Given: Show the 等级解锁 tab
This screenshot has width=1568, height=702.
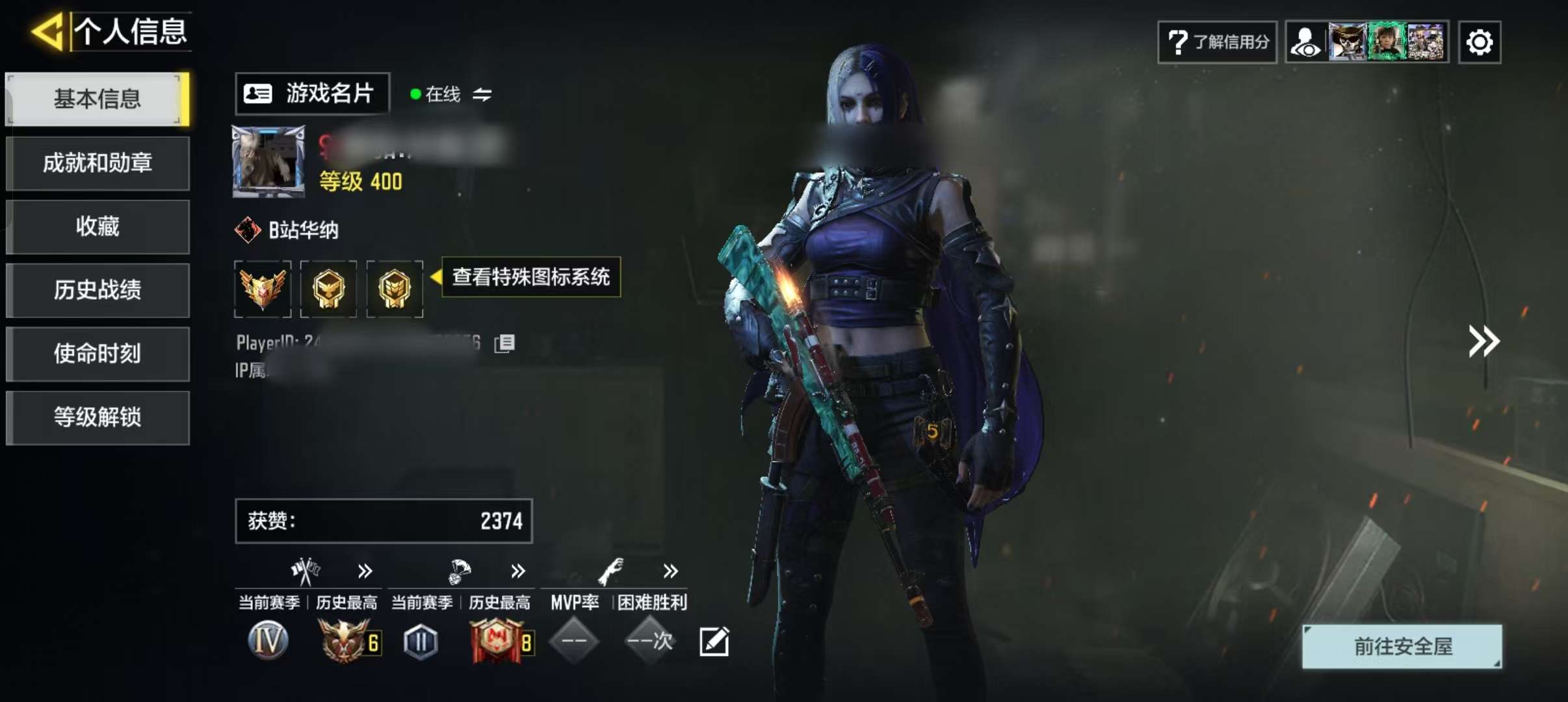Looking at the screenshot, I should click(x=98, y=417).
